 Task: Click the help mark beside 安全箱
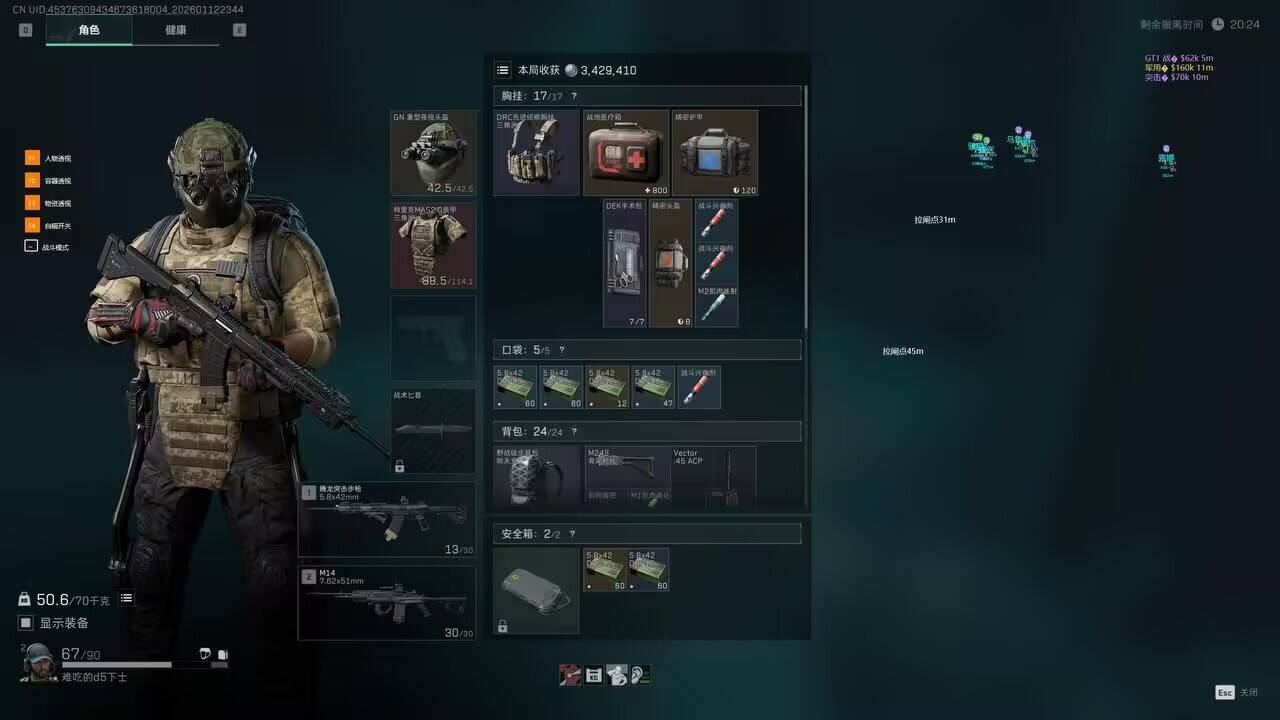[x=572, y=534]
